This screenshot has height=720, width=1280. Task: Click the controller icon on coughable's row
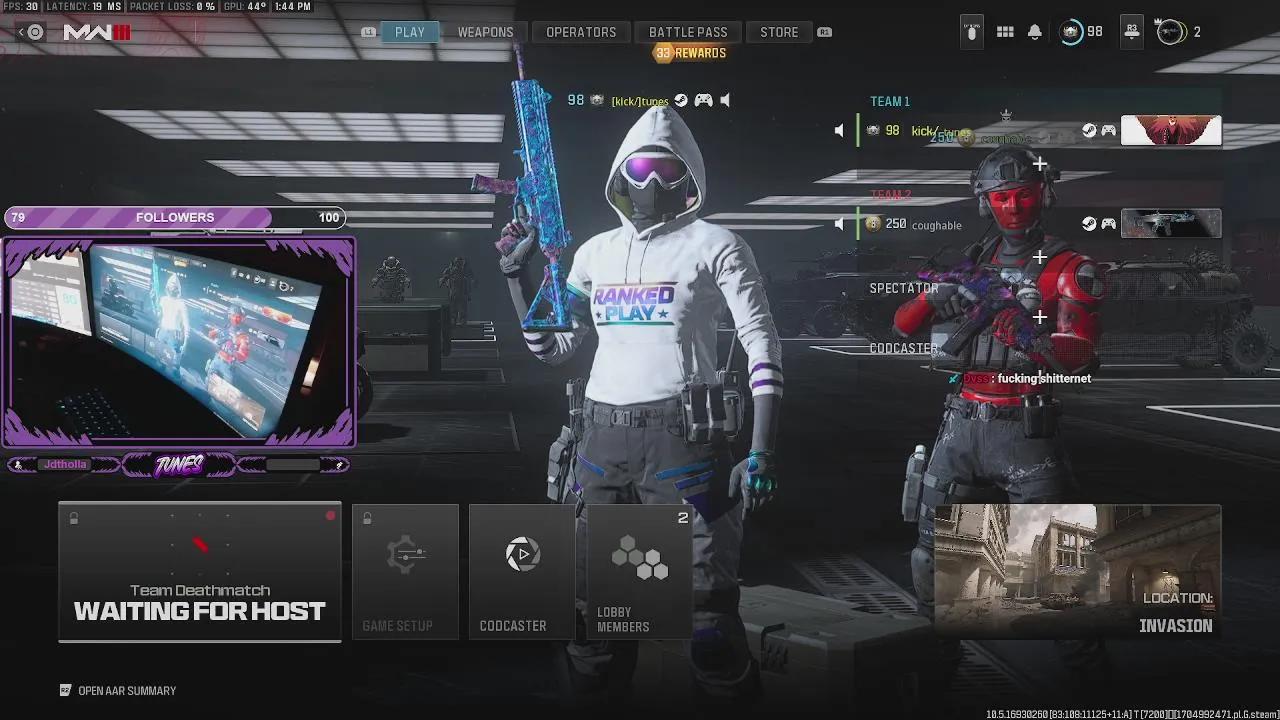pos(1106,224)
